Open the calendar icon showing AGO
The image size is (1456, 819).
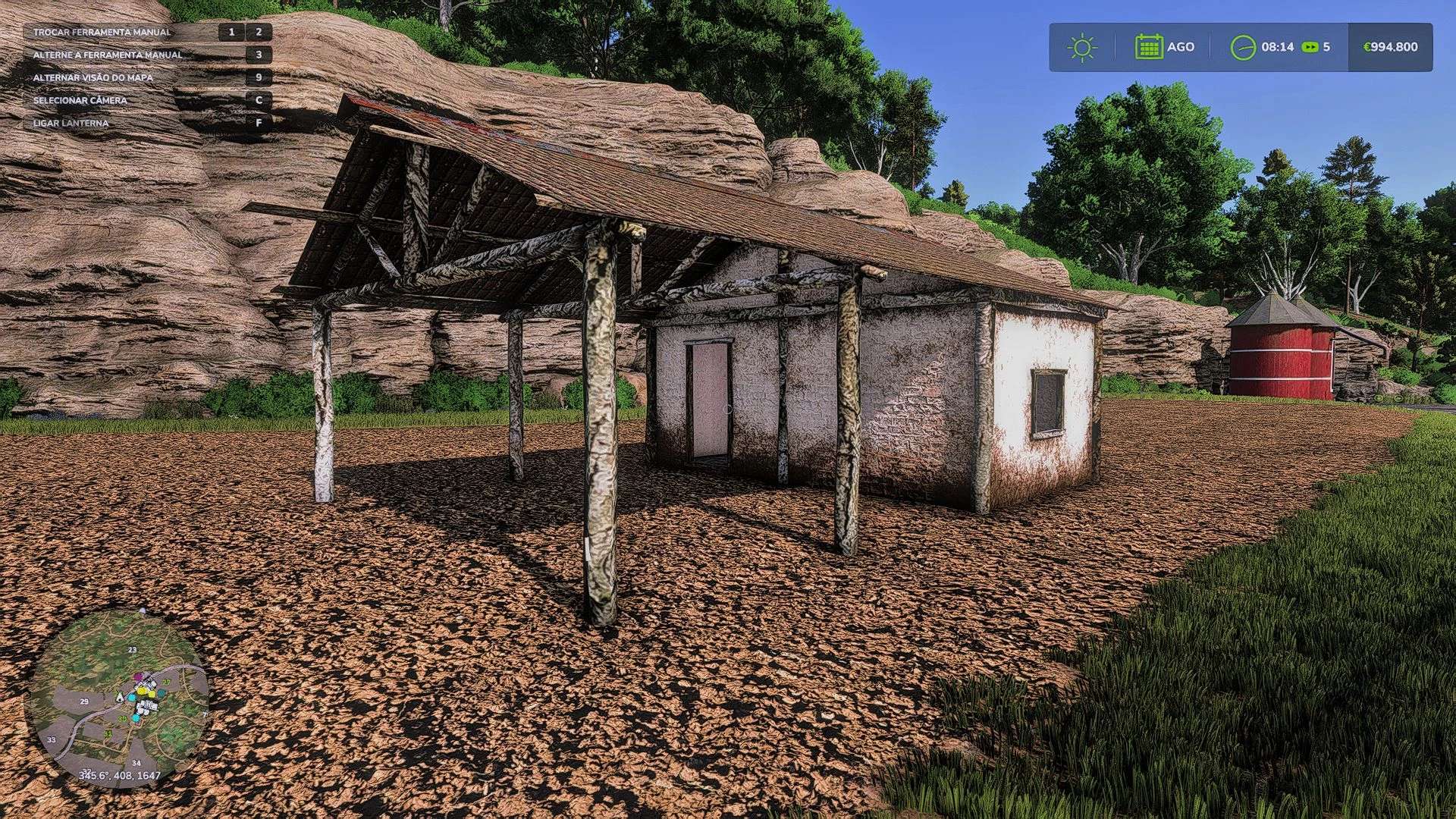point(1148,46)
